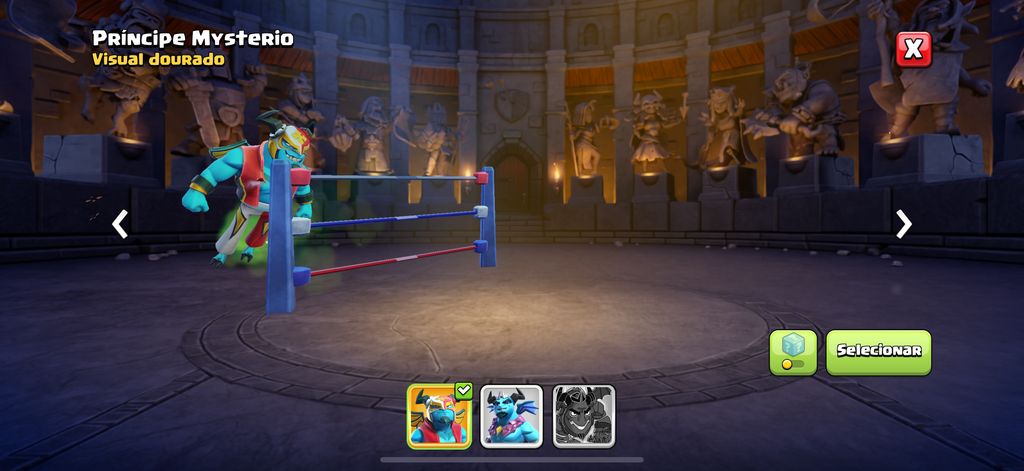Screen dimensions: 1024x471
Task: Pick the greyed-out locked skin thumbnail
Action: (x=583, y=415)
